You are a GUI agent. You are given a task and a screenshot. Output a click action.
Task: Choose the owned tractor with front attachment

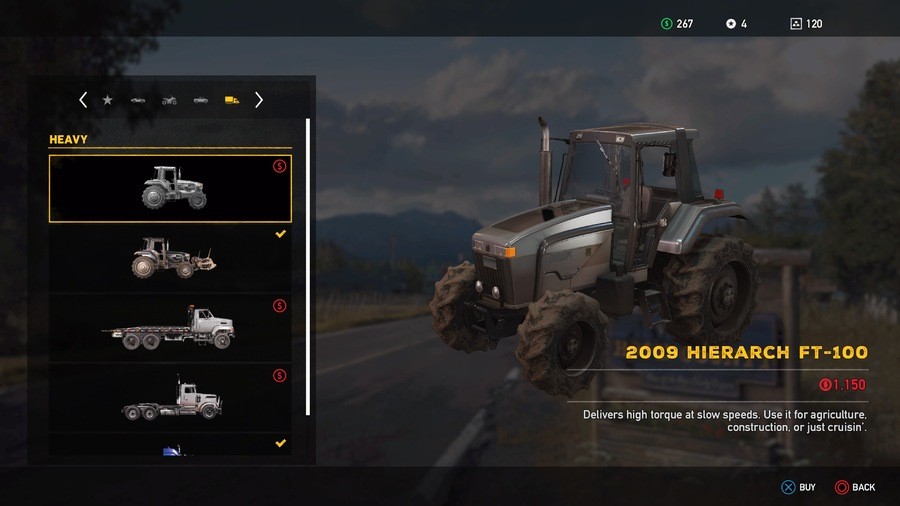pos(170,258)
